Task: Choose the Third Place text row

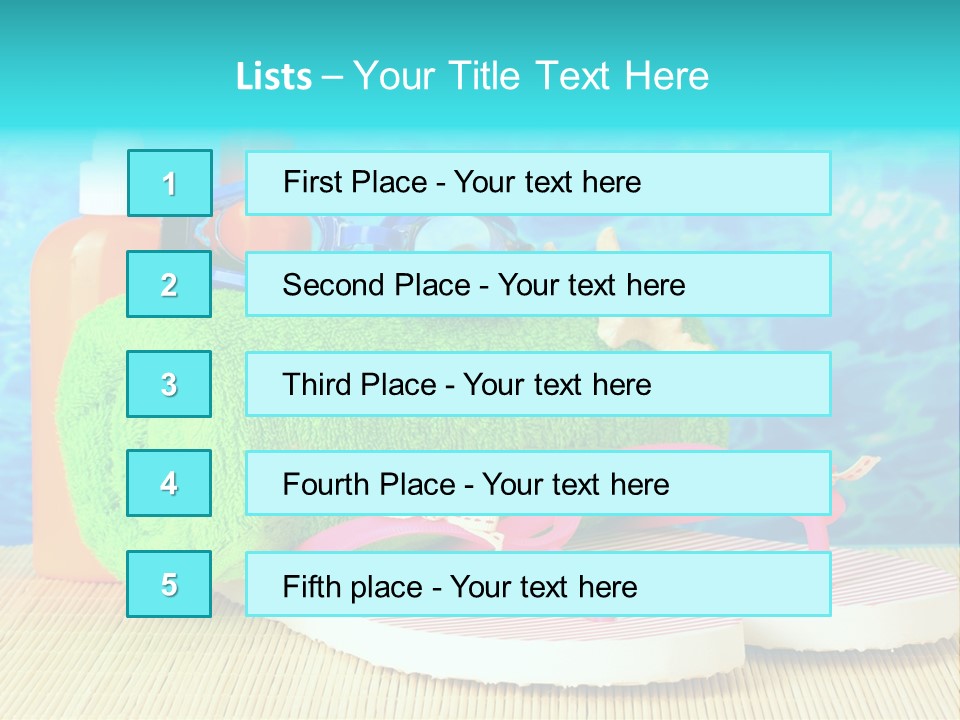Action: pos(538,384)
